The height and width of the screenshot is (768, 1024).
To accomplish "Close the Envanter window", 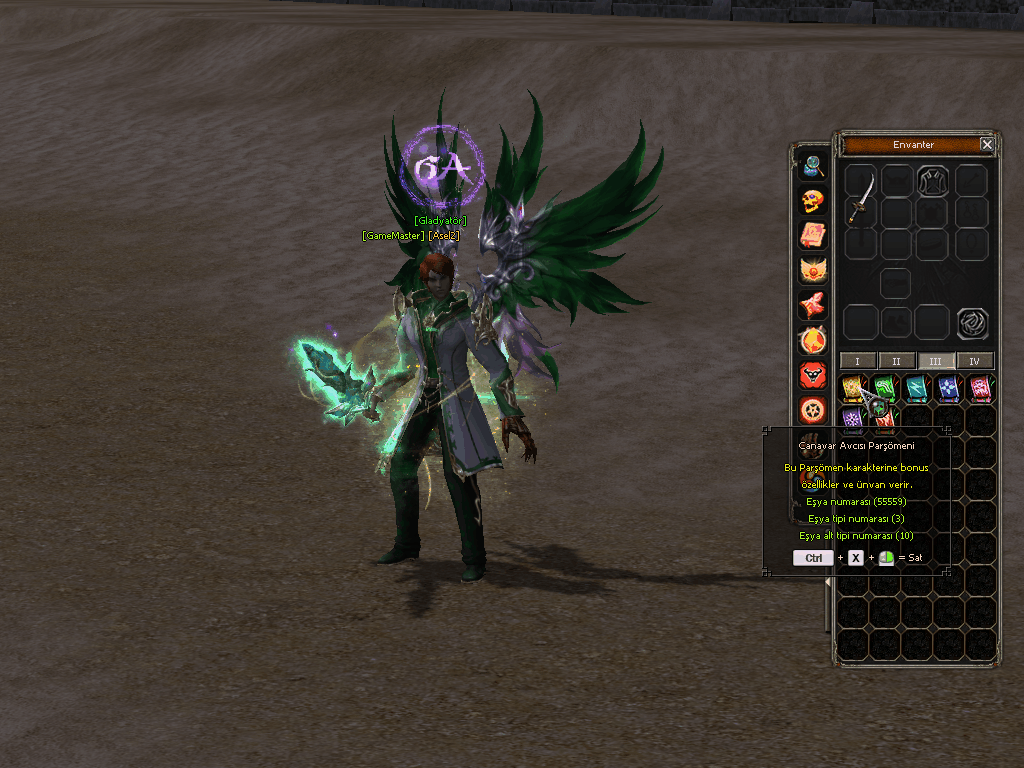I will [987, 145].
